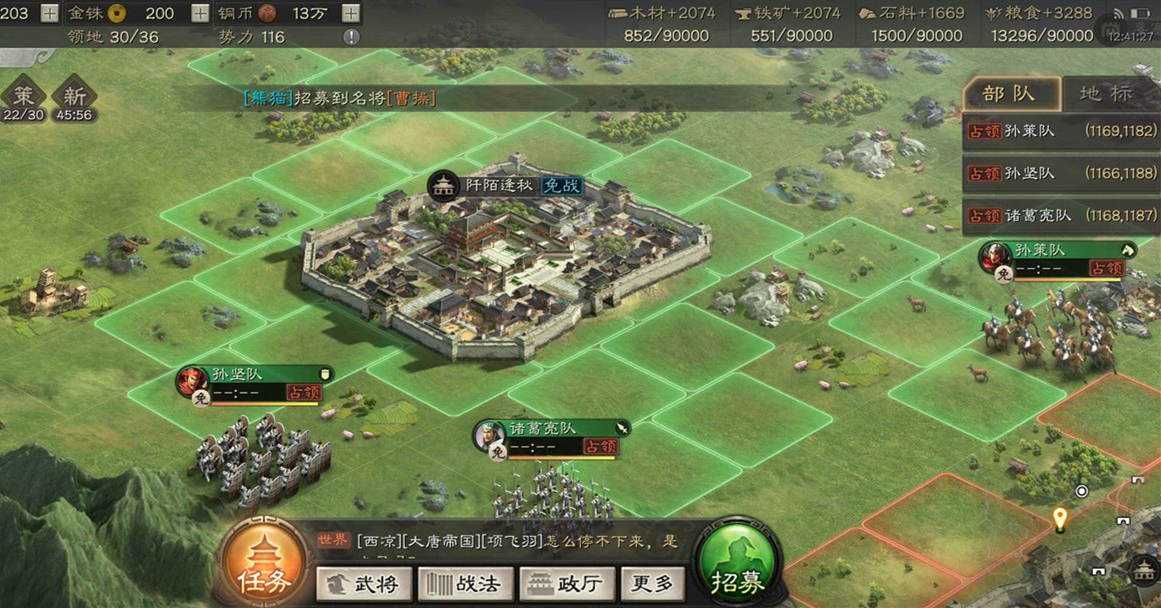Viewport: 1161px width, 608px height.
Task: Open the 任务 quest button
Action: [263, 566]
